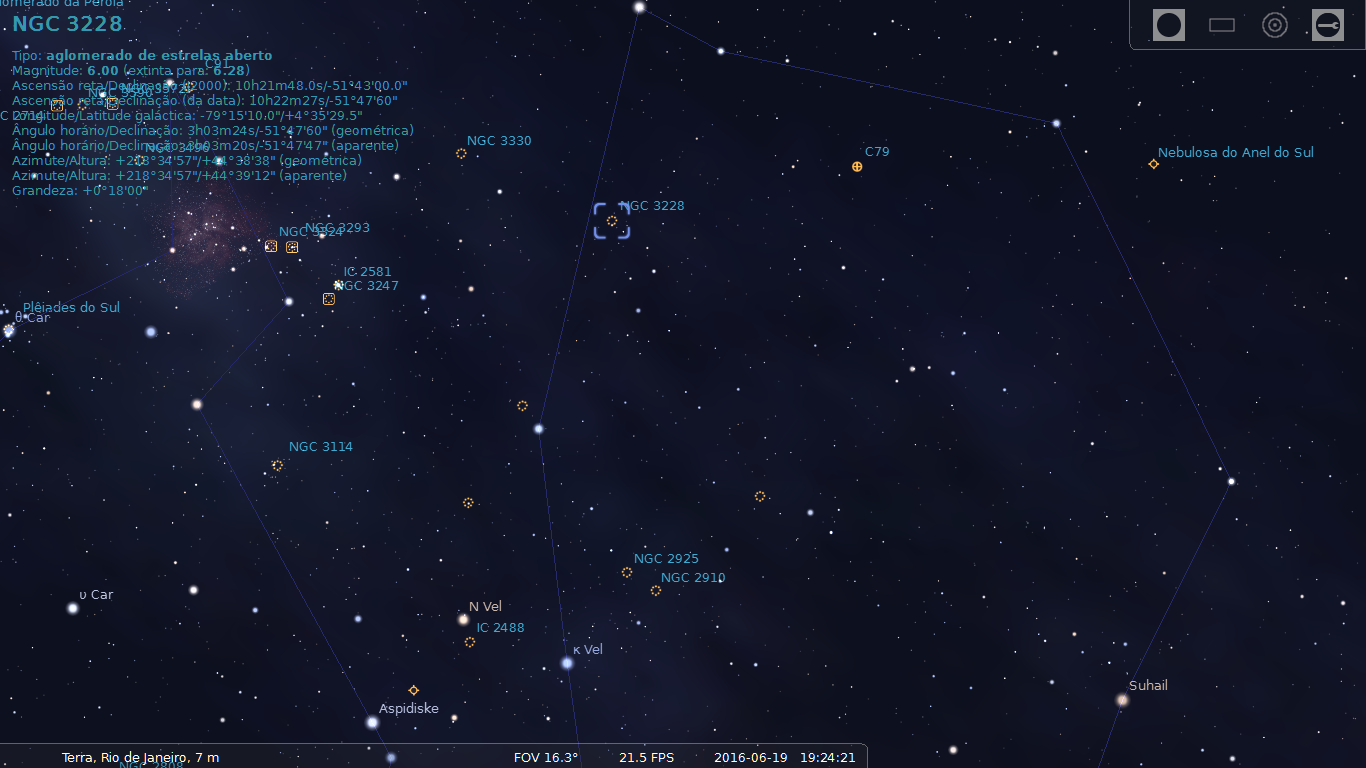Viewport: 1366px width, 768px height.
Task: Select the NGC 3114 cluster marker
Action: coord(277,465)
